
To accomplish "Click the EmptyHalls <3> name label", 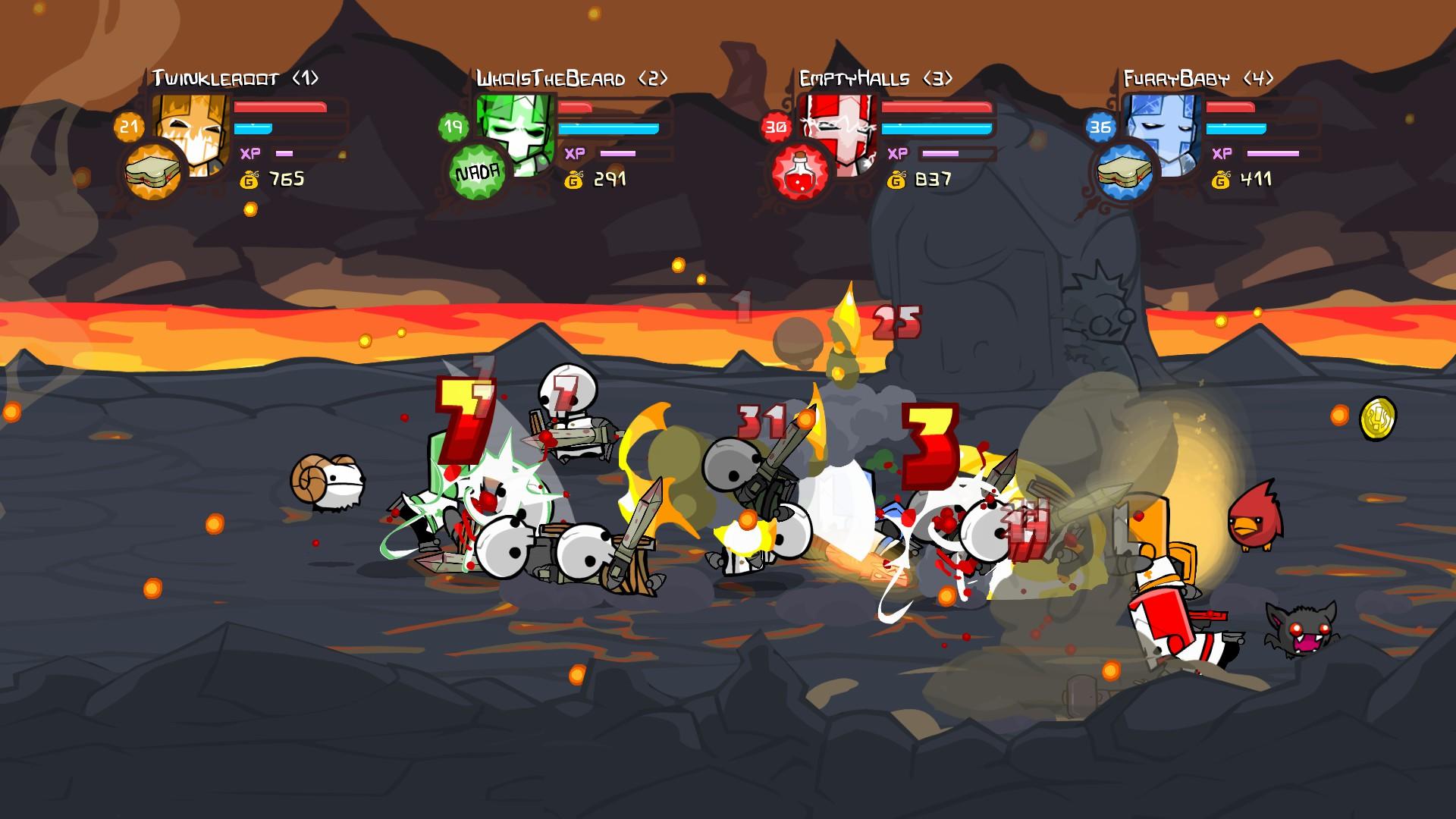I will coord(877,76).
